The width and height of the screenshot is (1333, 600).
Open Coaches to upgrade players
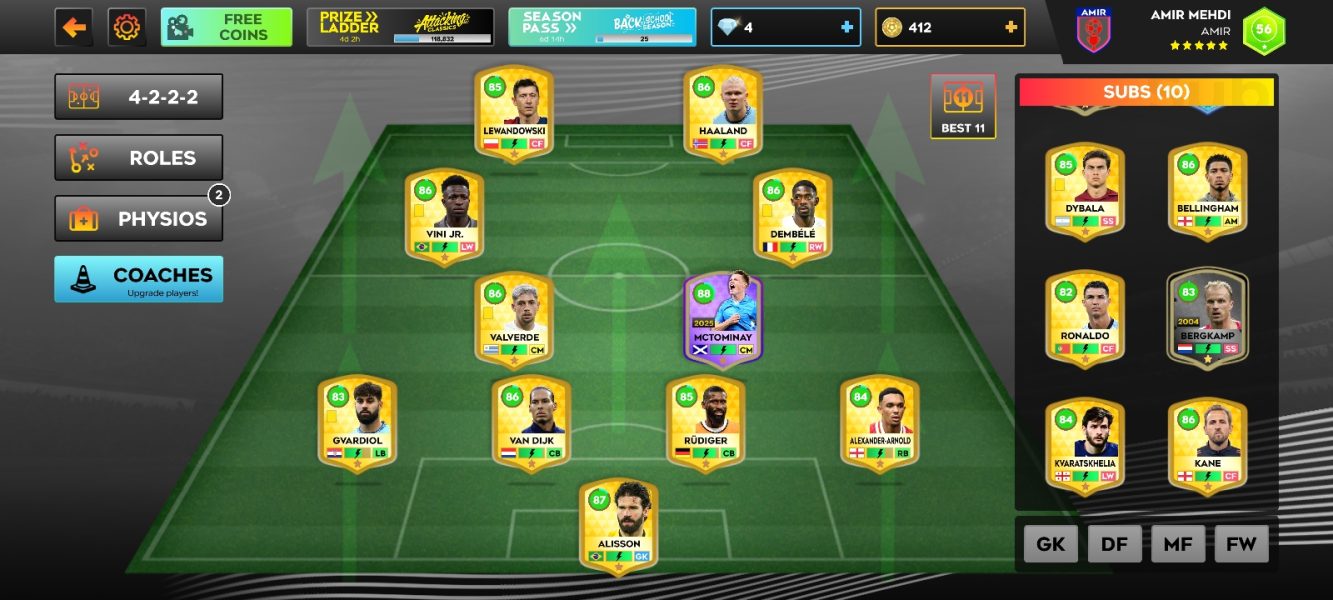pyautogui.click(x=139, y=279)
